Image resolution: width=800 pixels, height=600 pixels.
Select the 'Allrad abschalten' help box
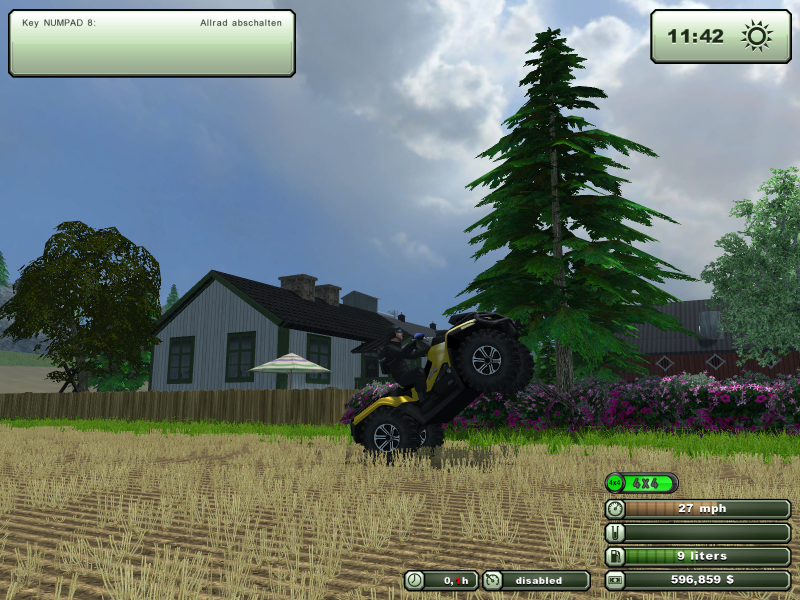pyautogui.click(x=152, y=43)
